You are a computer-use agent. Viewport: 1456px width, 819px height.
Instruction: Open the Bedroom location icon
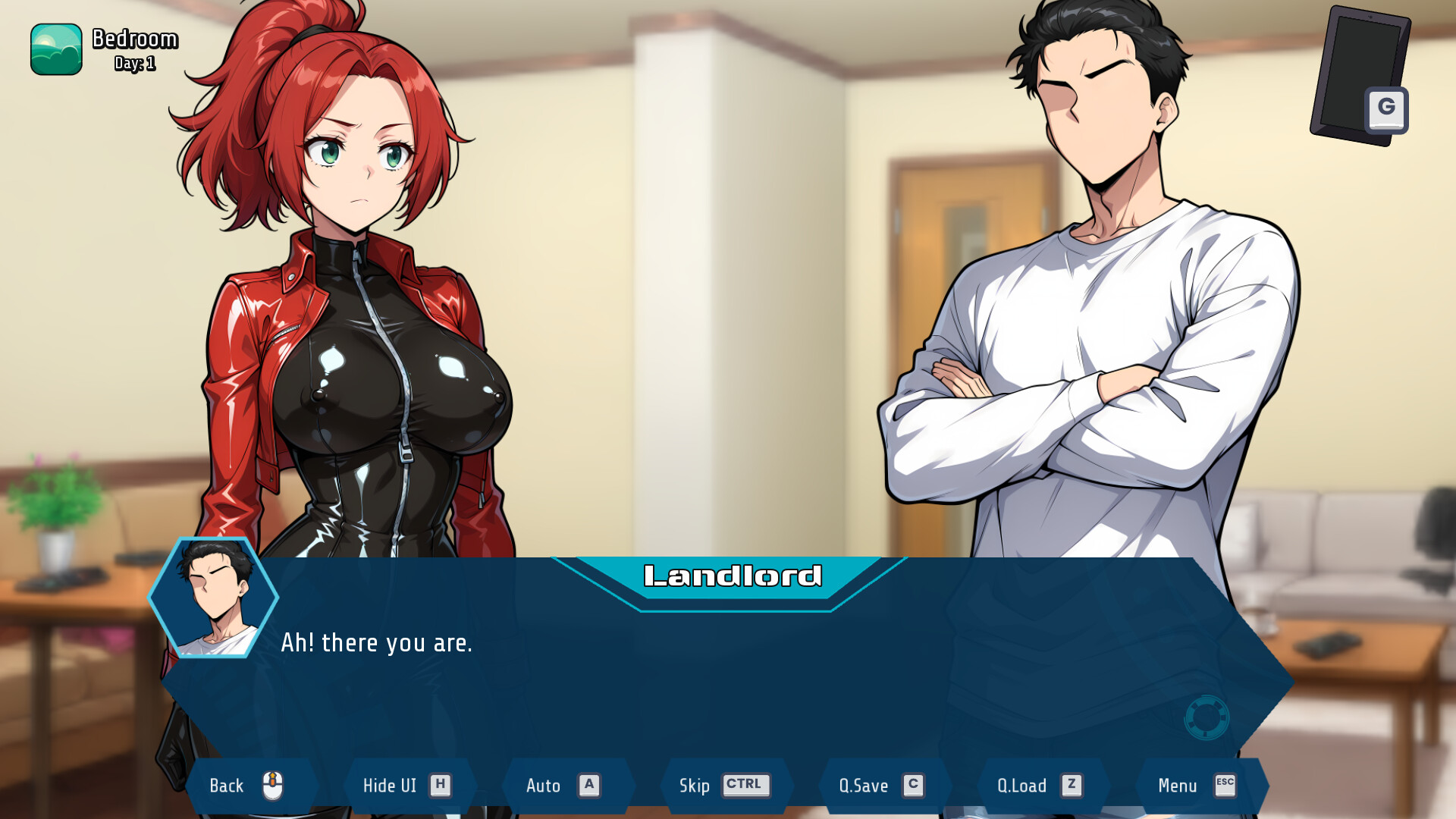tap(55, 47)
